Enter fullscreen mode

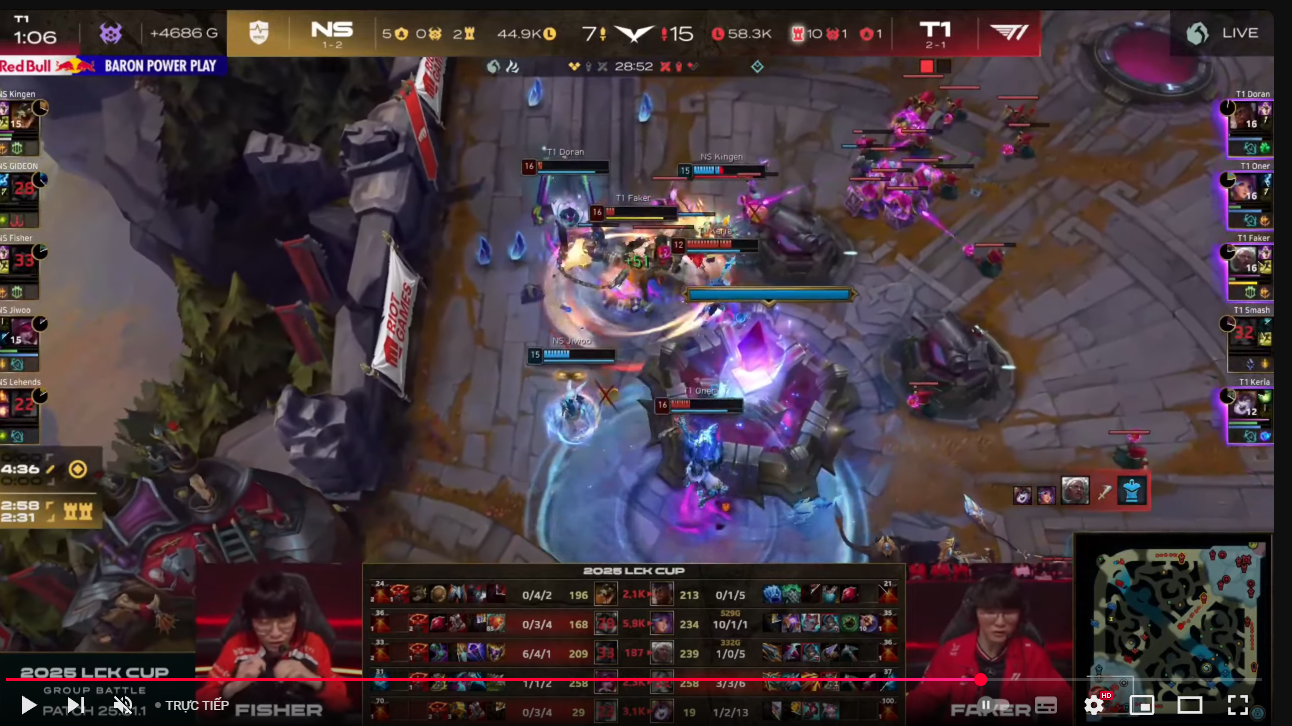(1238, 705)
